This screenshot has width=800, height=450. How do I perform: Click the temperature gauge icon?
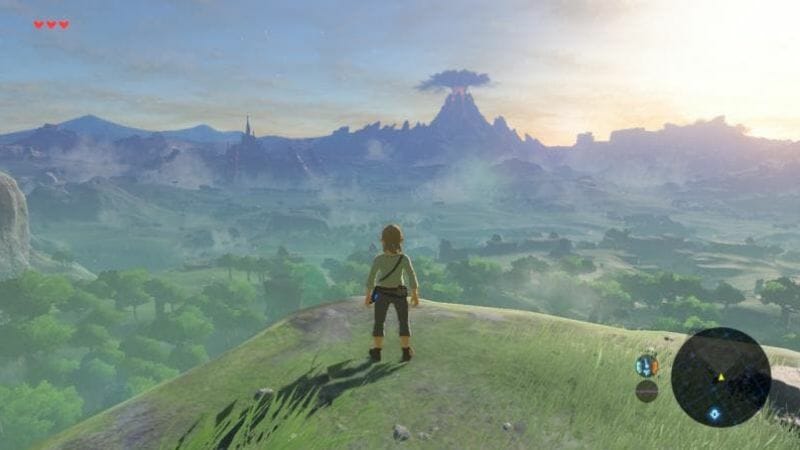pyautogui.click(x=646, y=366)
